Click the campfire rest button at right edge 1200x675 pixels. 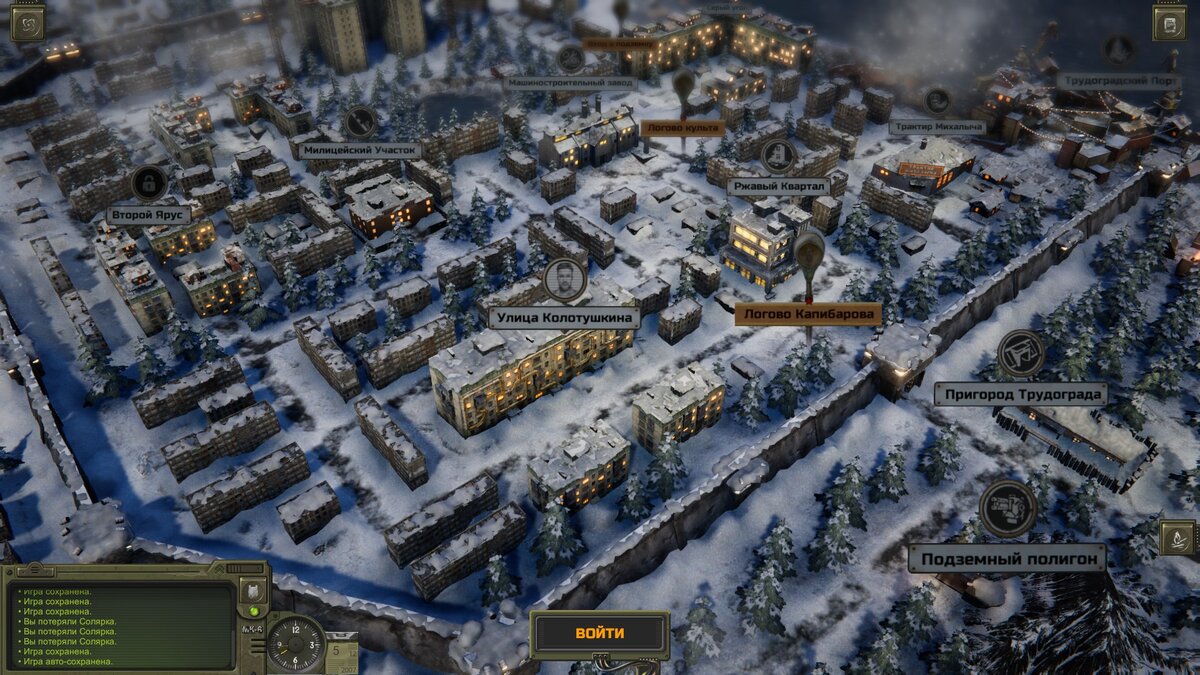(x=1176, y=537)
